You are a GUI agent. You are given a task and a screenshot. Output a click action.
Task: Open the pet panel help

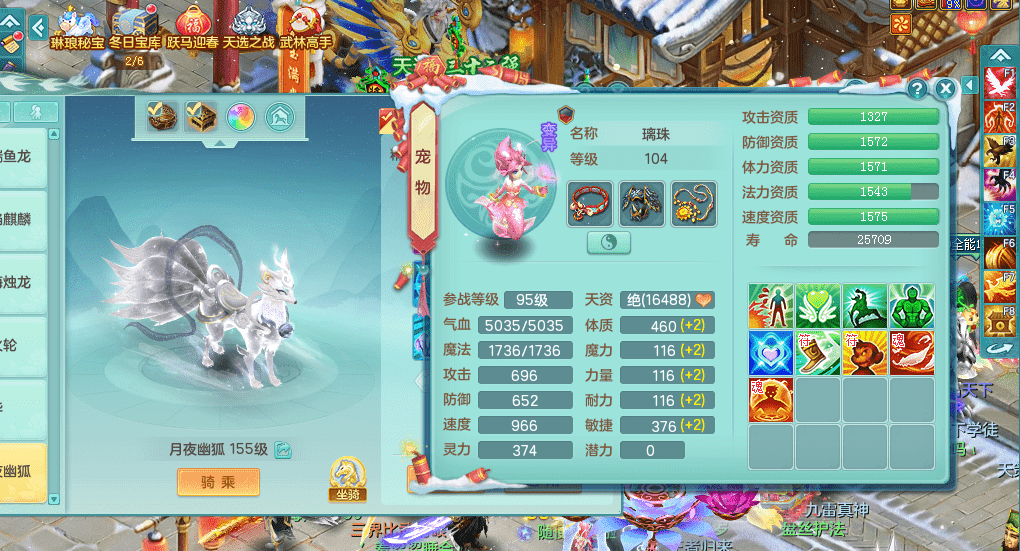pos(916,88)
